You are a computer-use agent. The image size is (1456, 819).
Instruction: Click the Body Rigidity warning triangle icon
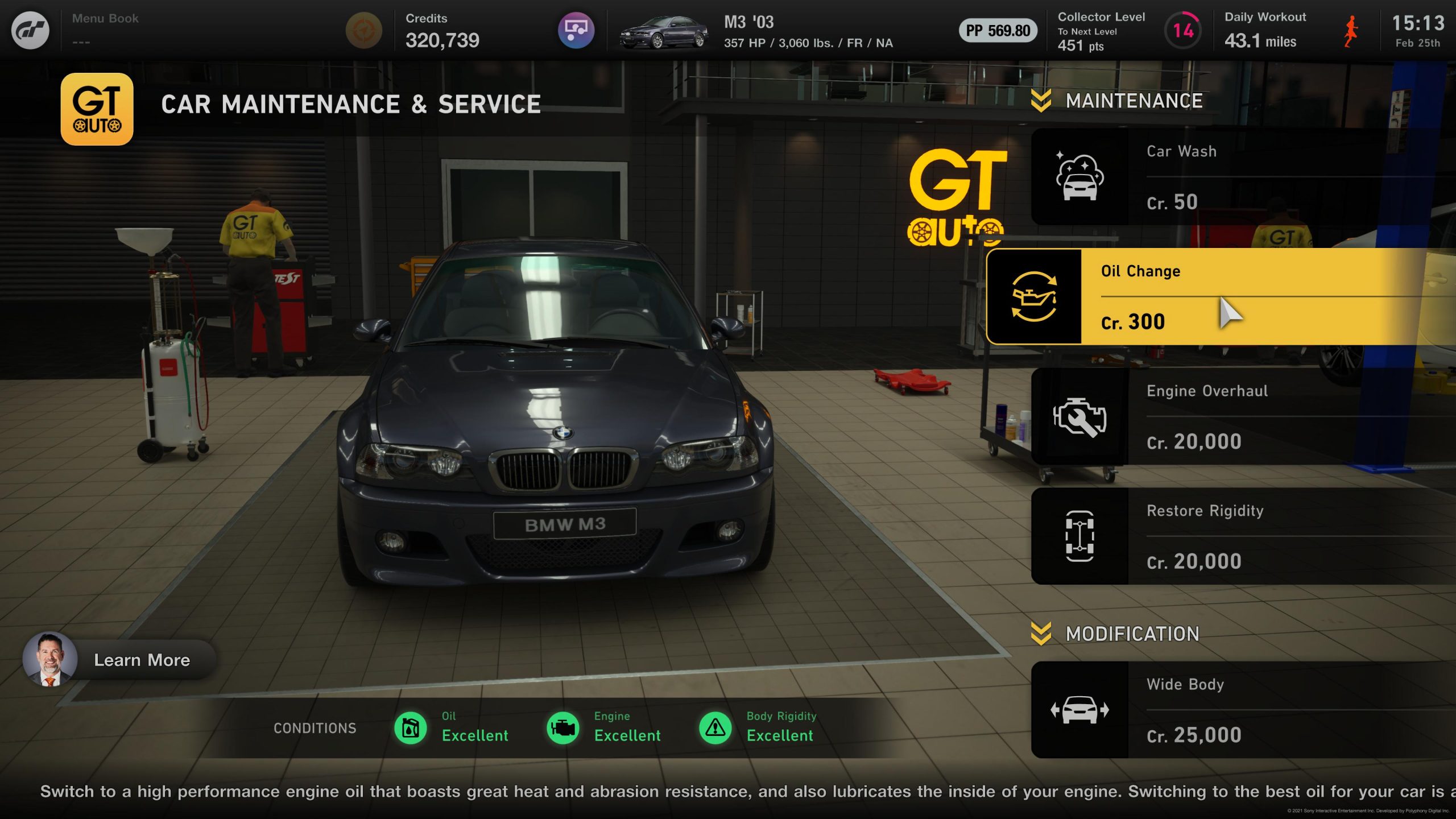pyautogui.click(x=715, y=727)
